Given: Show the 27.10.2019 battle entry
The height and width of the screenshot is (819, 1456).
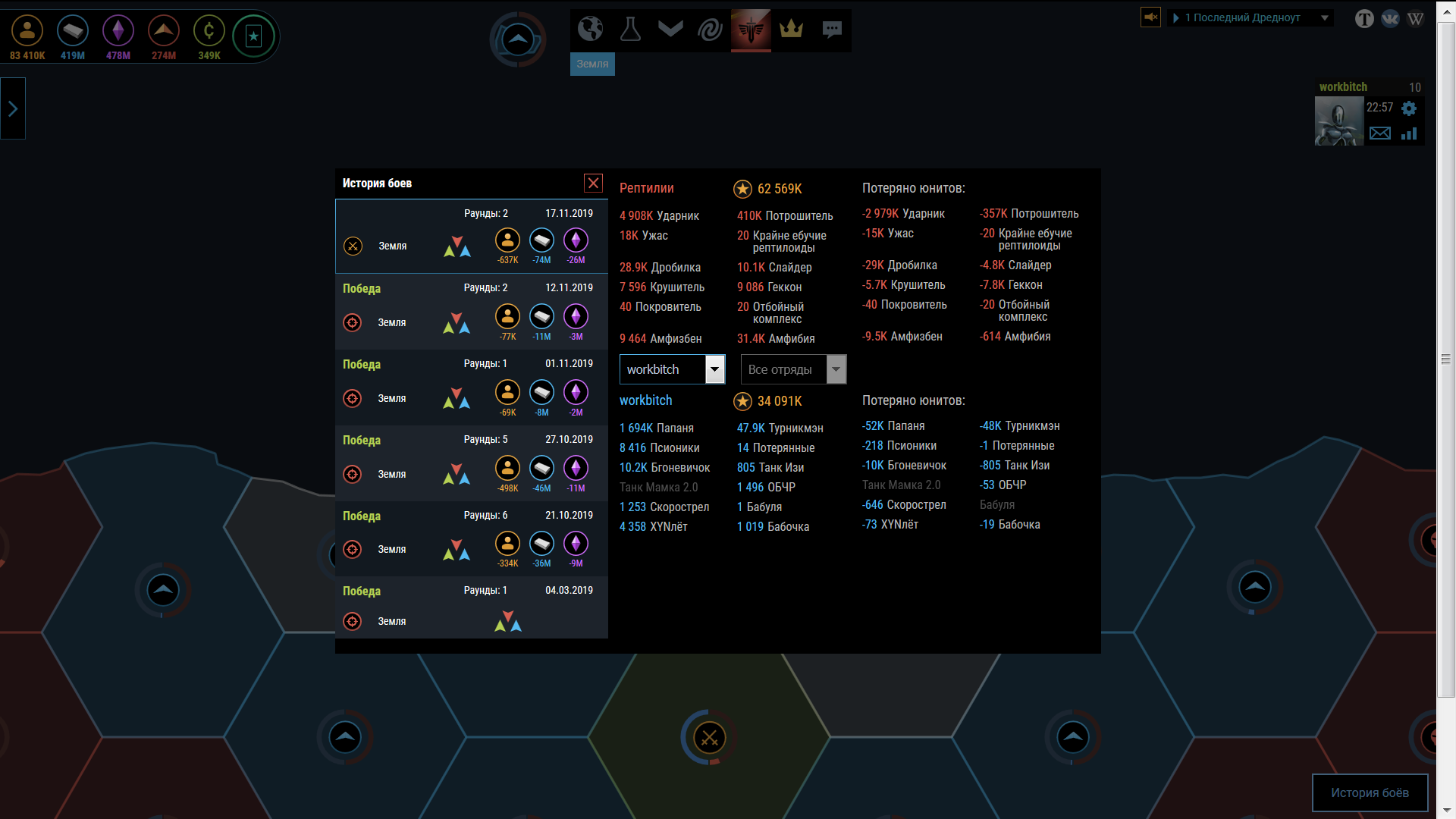Looking at the screenshot, I should (471, 463).
